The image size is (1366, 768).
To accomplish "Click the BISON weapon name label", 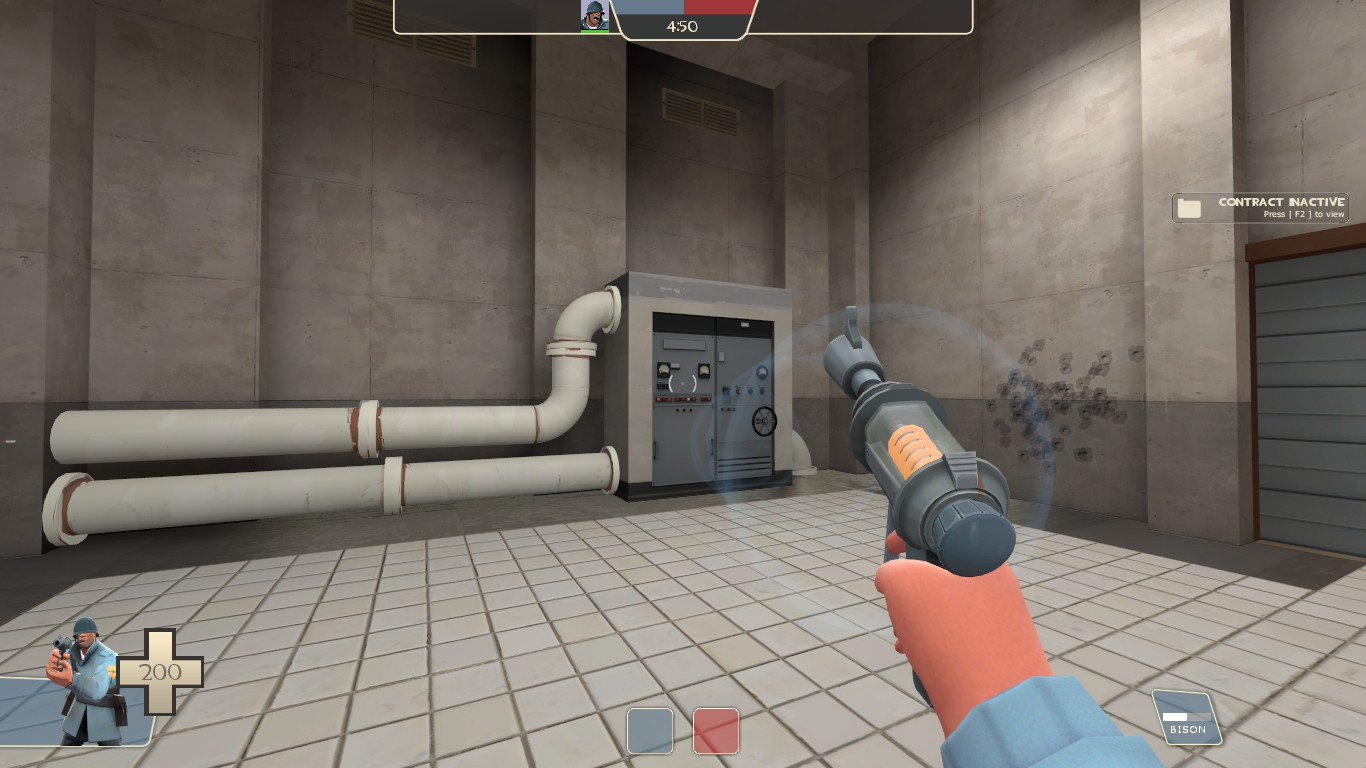I will coord(1187,730).
